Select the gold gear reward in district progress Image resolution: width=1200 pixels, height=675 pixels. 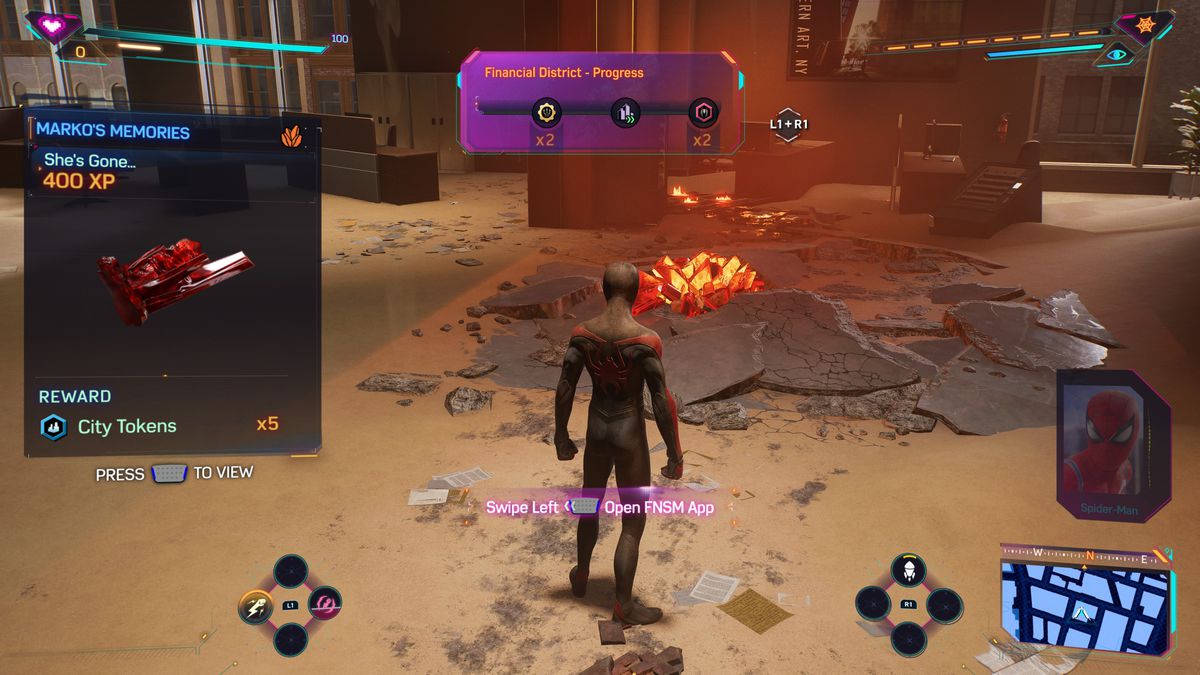546,112
